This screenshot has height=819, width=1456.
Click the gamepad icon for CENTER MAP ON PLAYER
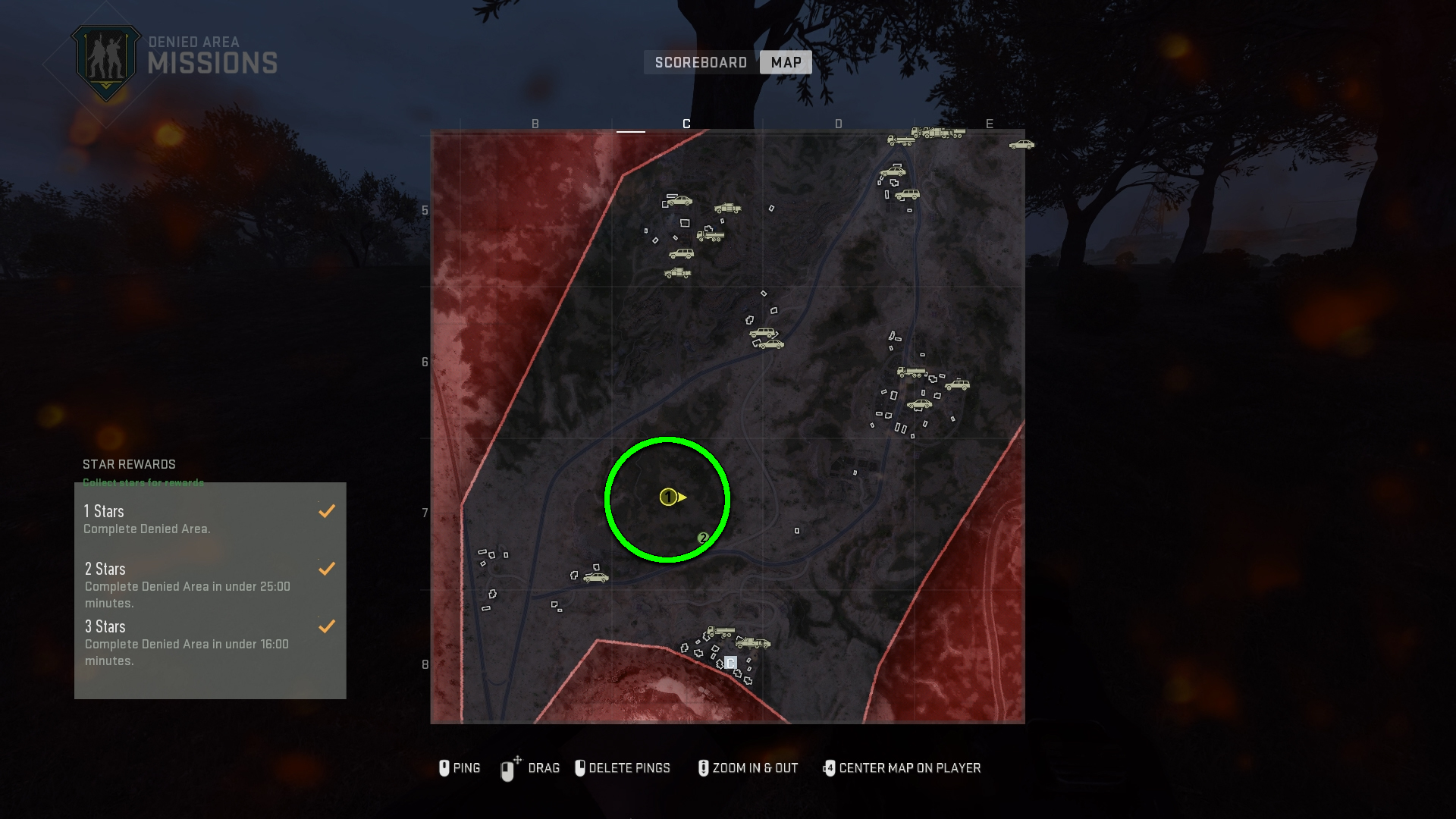tap(830, 768)
